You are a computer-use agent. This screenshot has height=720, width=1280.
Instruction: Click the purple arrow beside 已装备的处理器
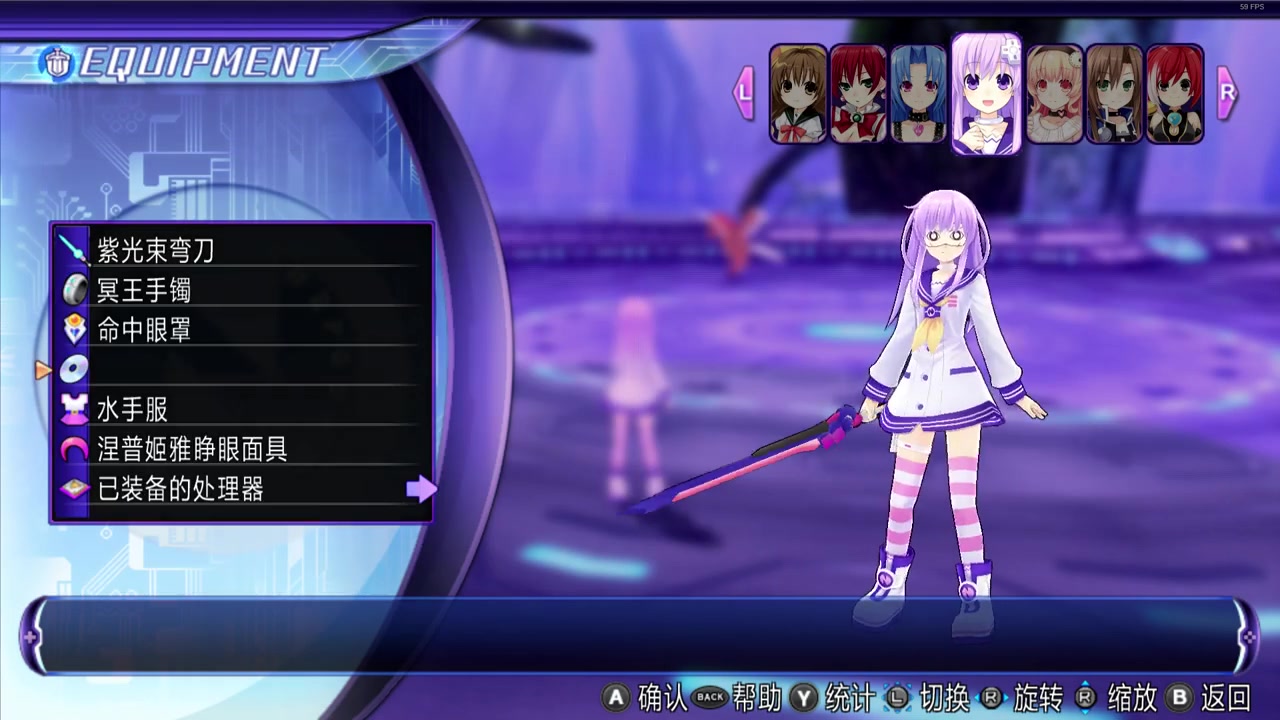(422, 489)
